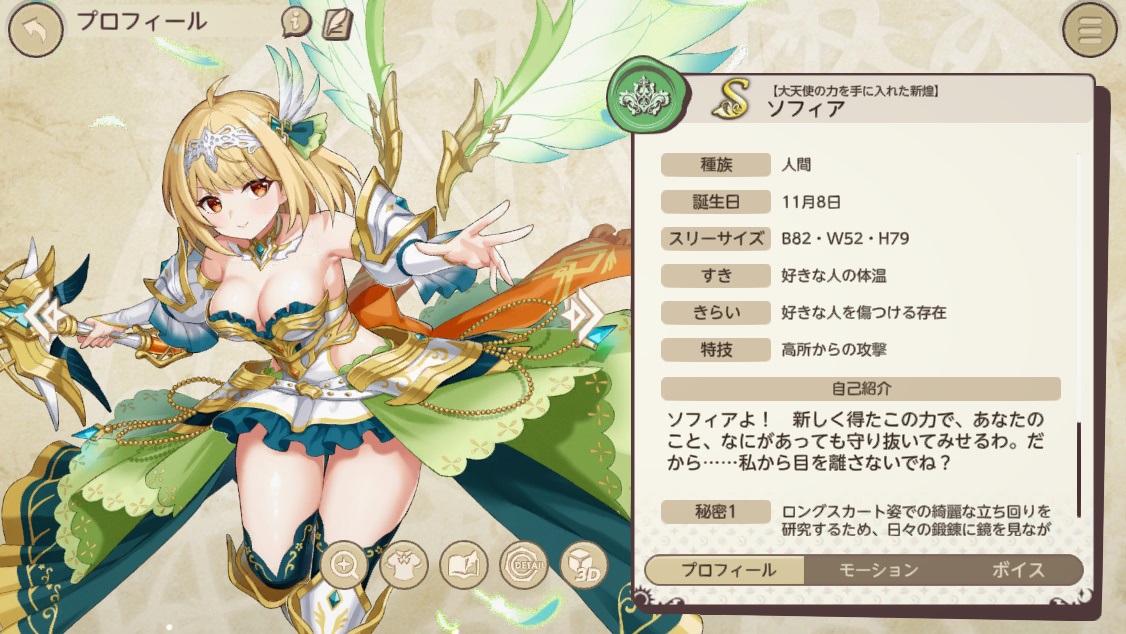Open the book and quill story icon
This screenshot has width=1126, height=634.
(464, 567)
